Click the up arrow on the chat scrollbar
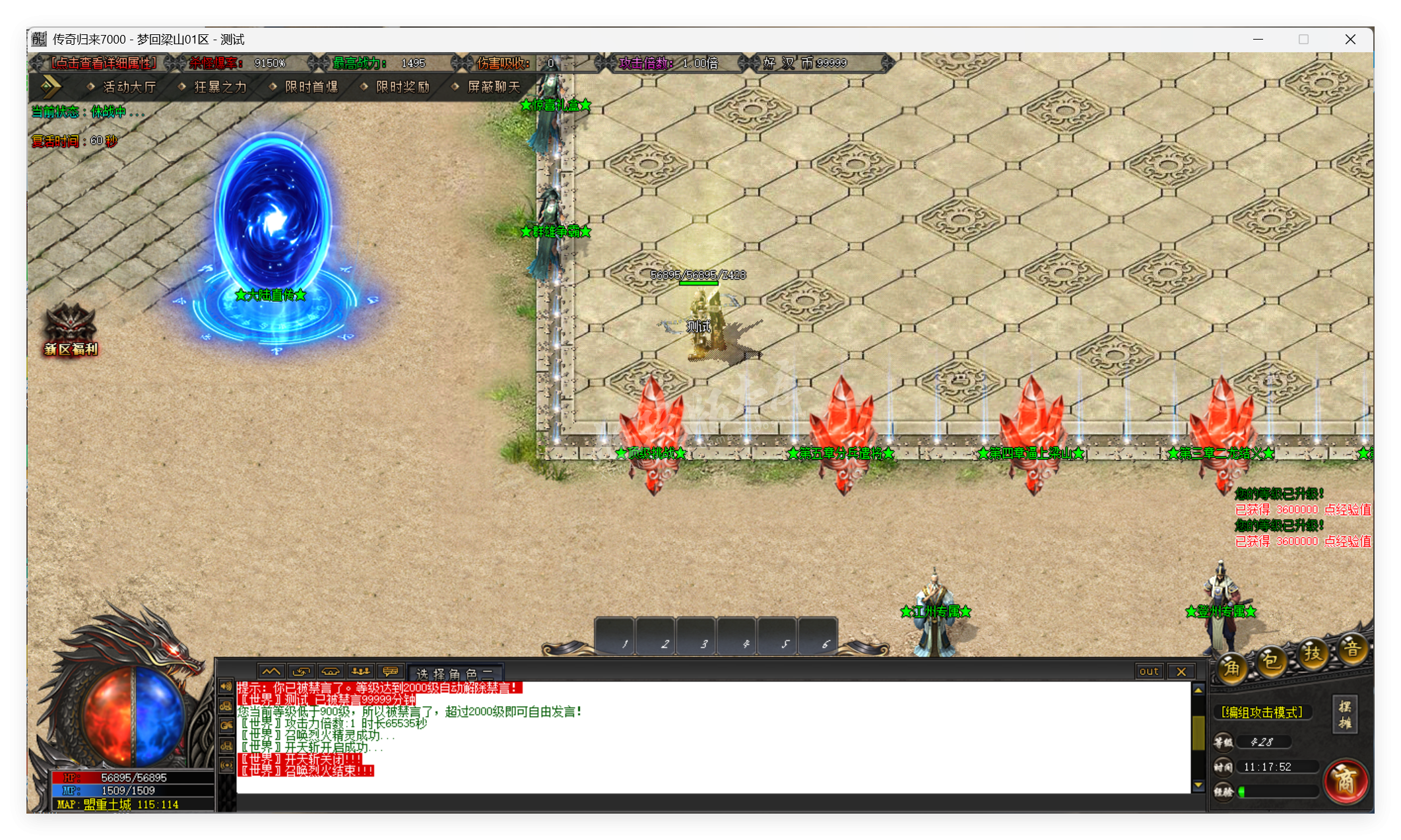 click(x=1197, y=689)
